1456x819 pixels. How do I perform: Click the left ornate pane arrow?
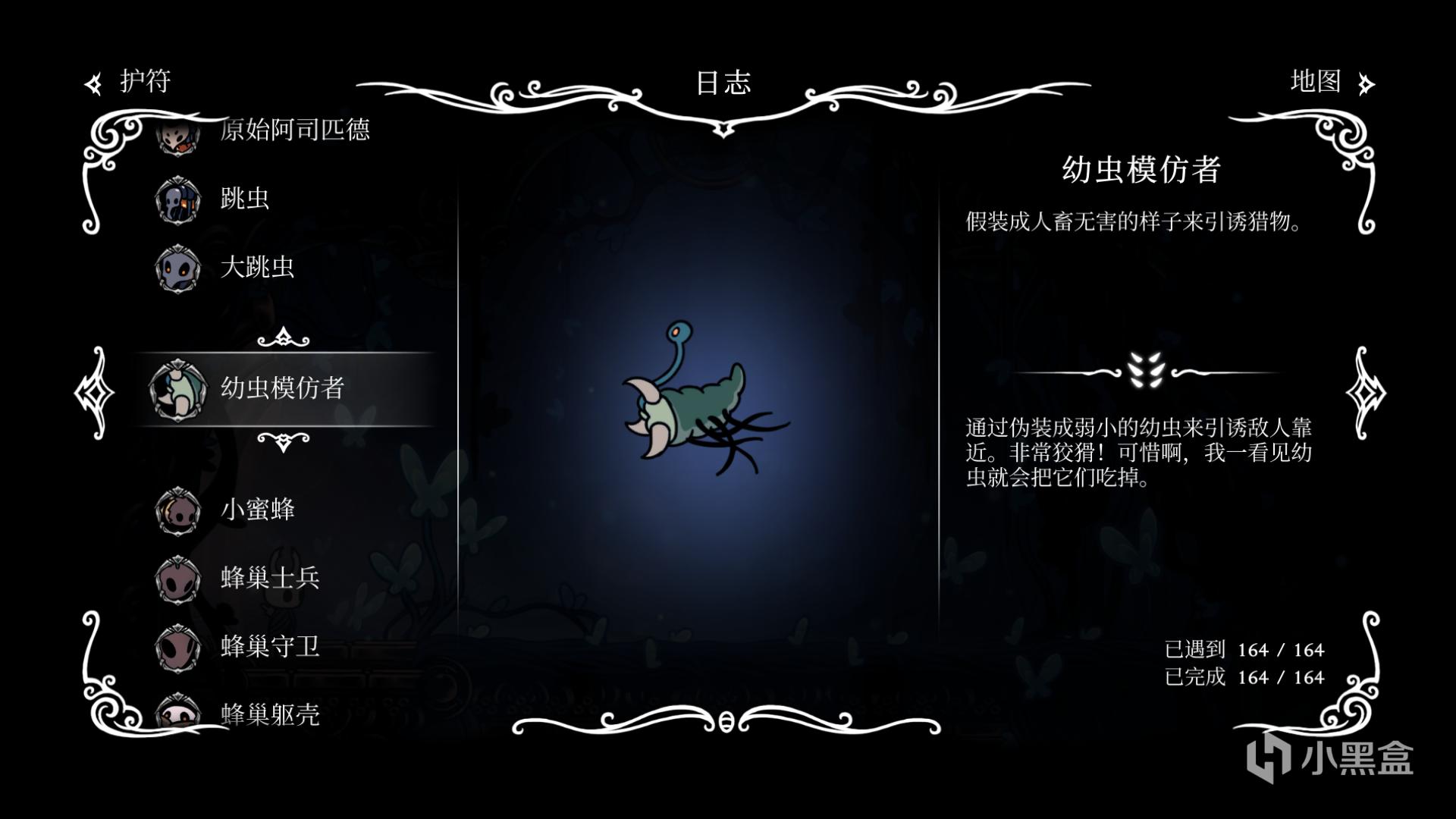[95, 392]
